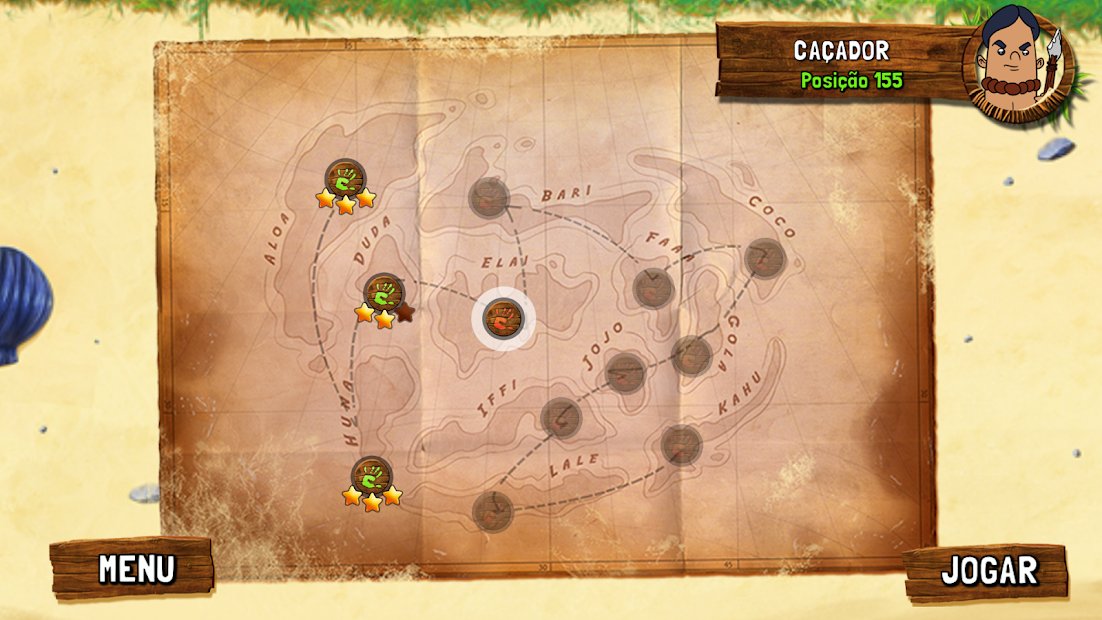The width and height of the screenshot is (1102, 620).
Task: Pick the Huna level with three stars
Action: click(x=371, y=476)
